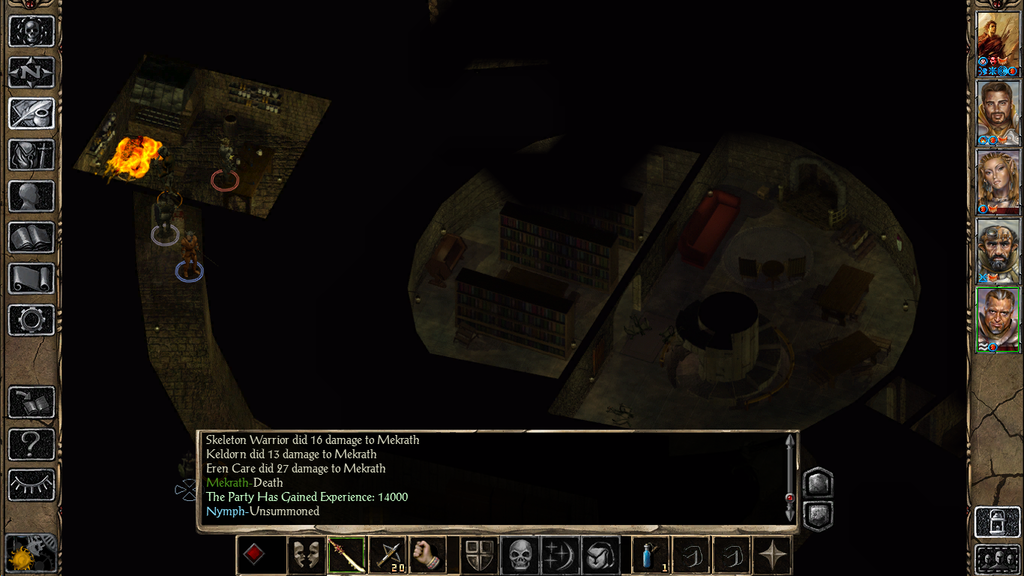
Task: Open the mage spellbook
Action: [x=31, y=238]
